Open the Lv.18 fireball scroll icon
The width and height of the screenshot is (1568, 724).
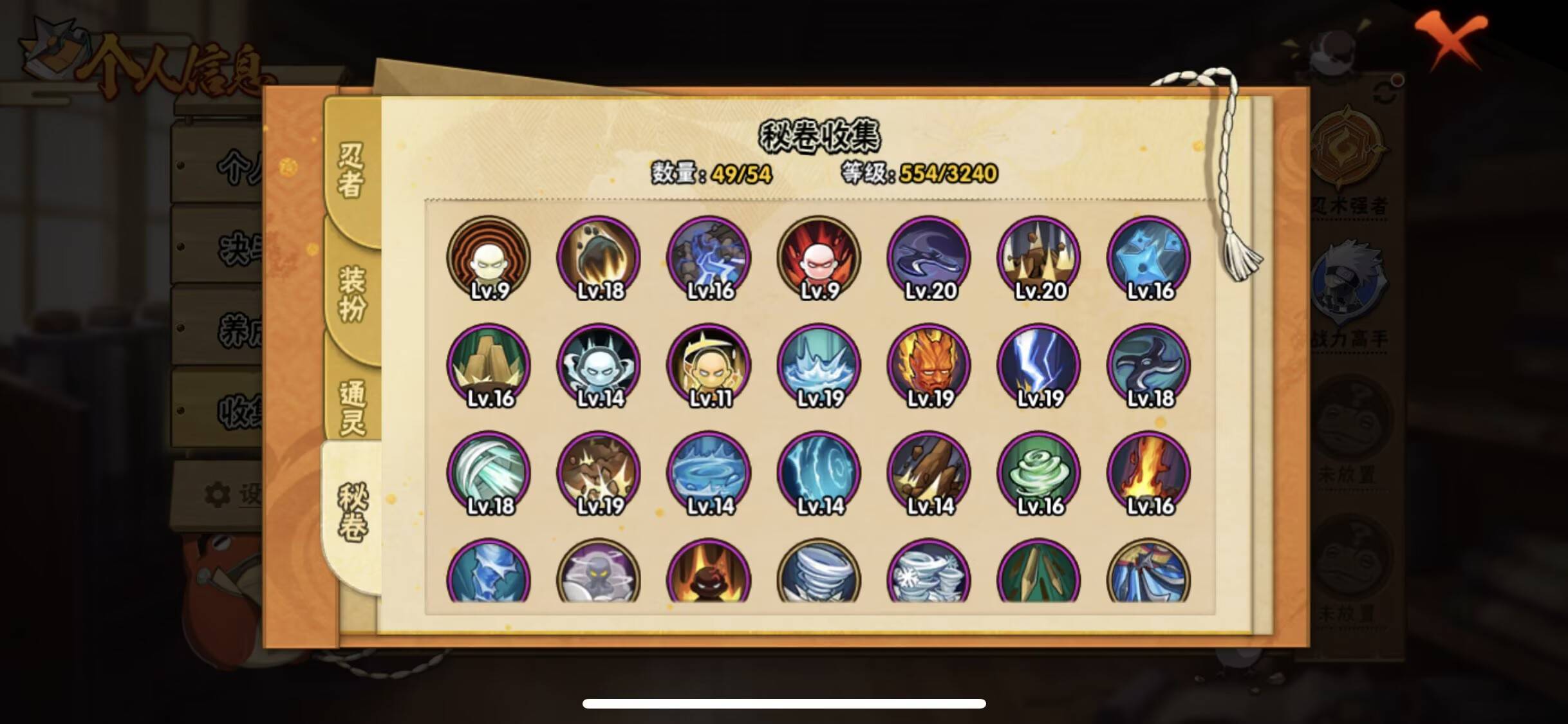pyautogui.click(x=601, y=257)
